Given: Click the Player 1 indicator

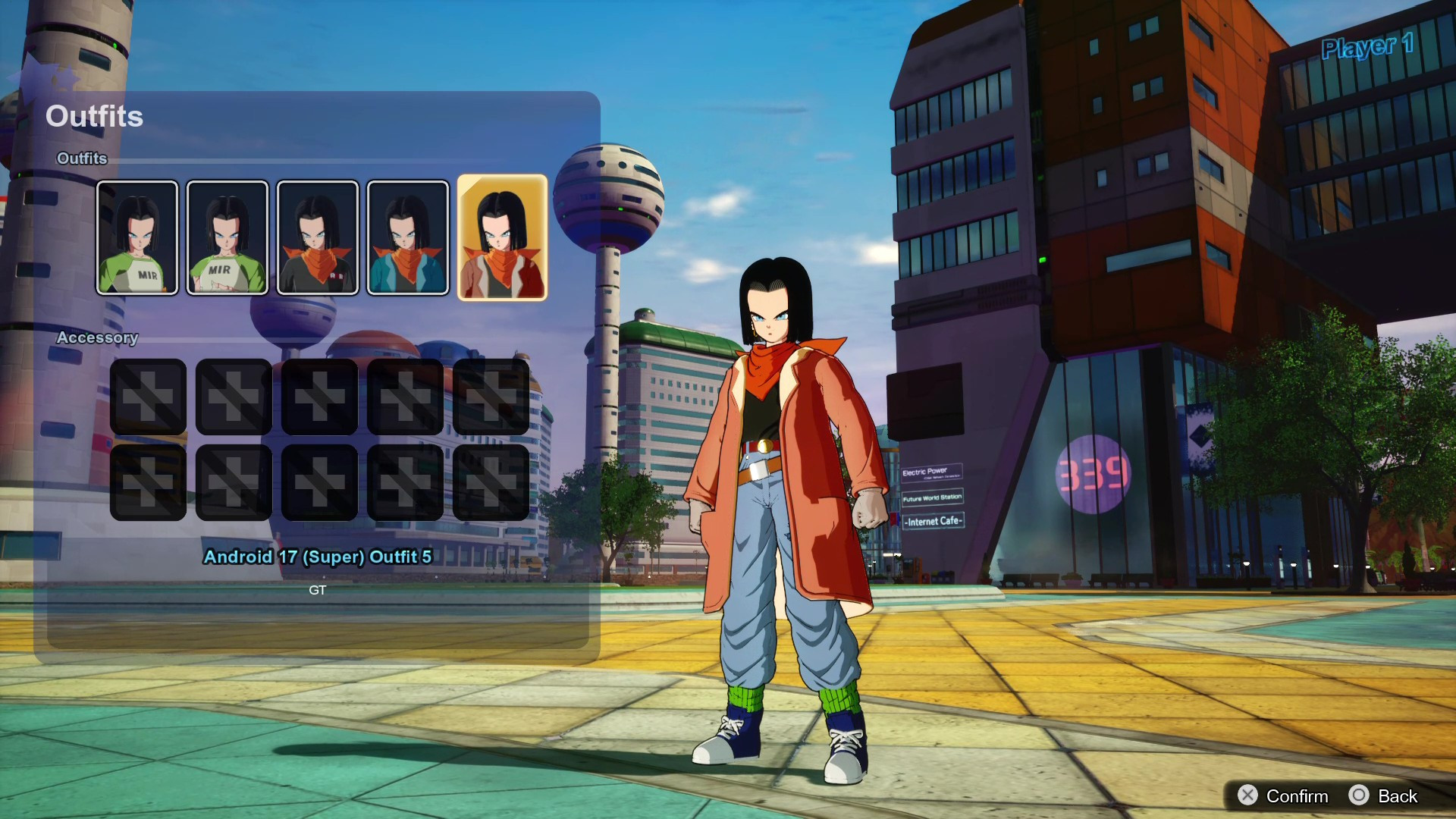Looking at the screenshot, I should coord(1368,47).
